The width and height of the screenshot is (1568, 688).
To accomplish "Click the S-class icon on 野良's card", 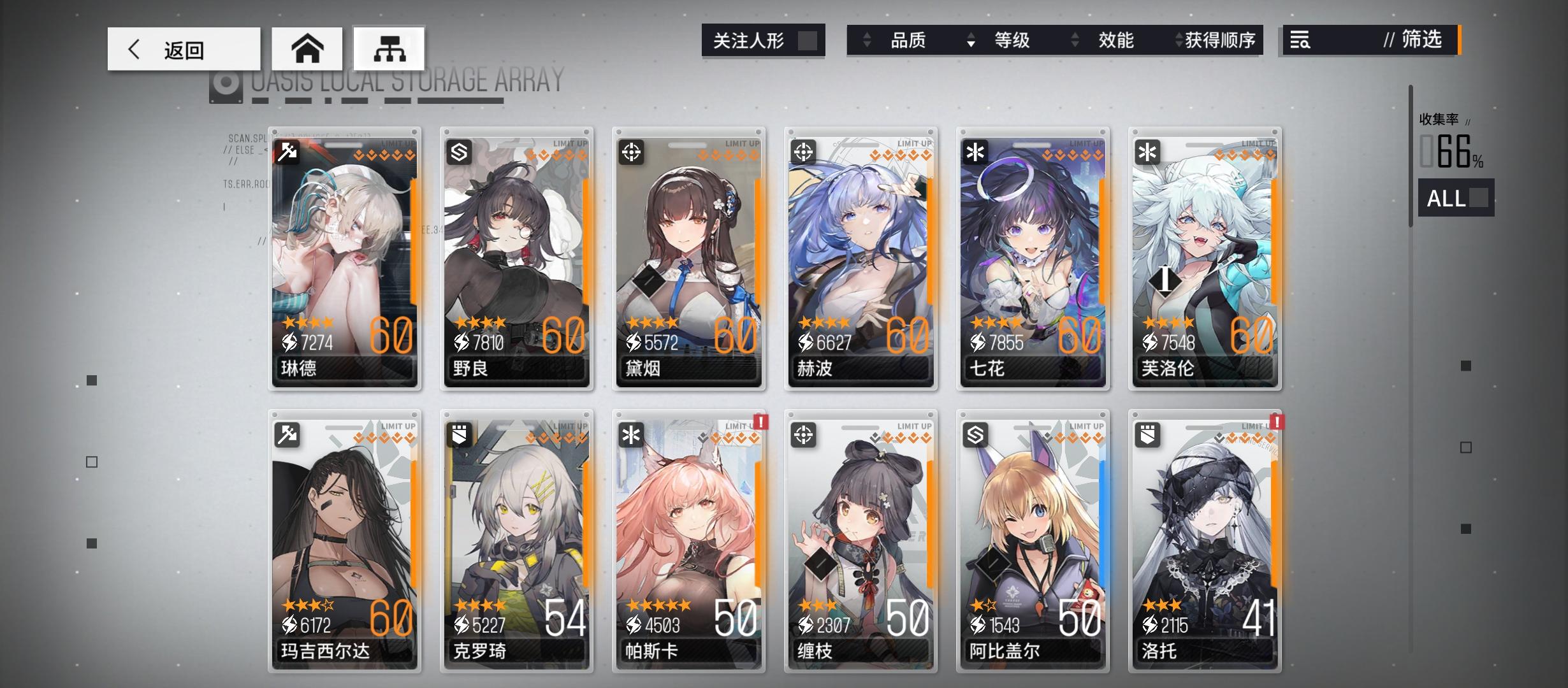I will 460,153.
